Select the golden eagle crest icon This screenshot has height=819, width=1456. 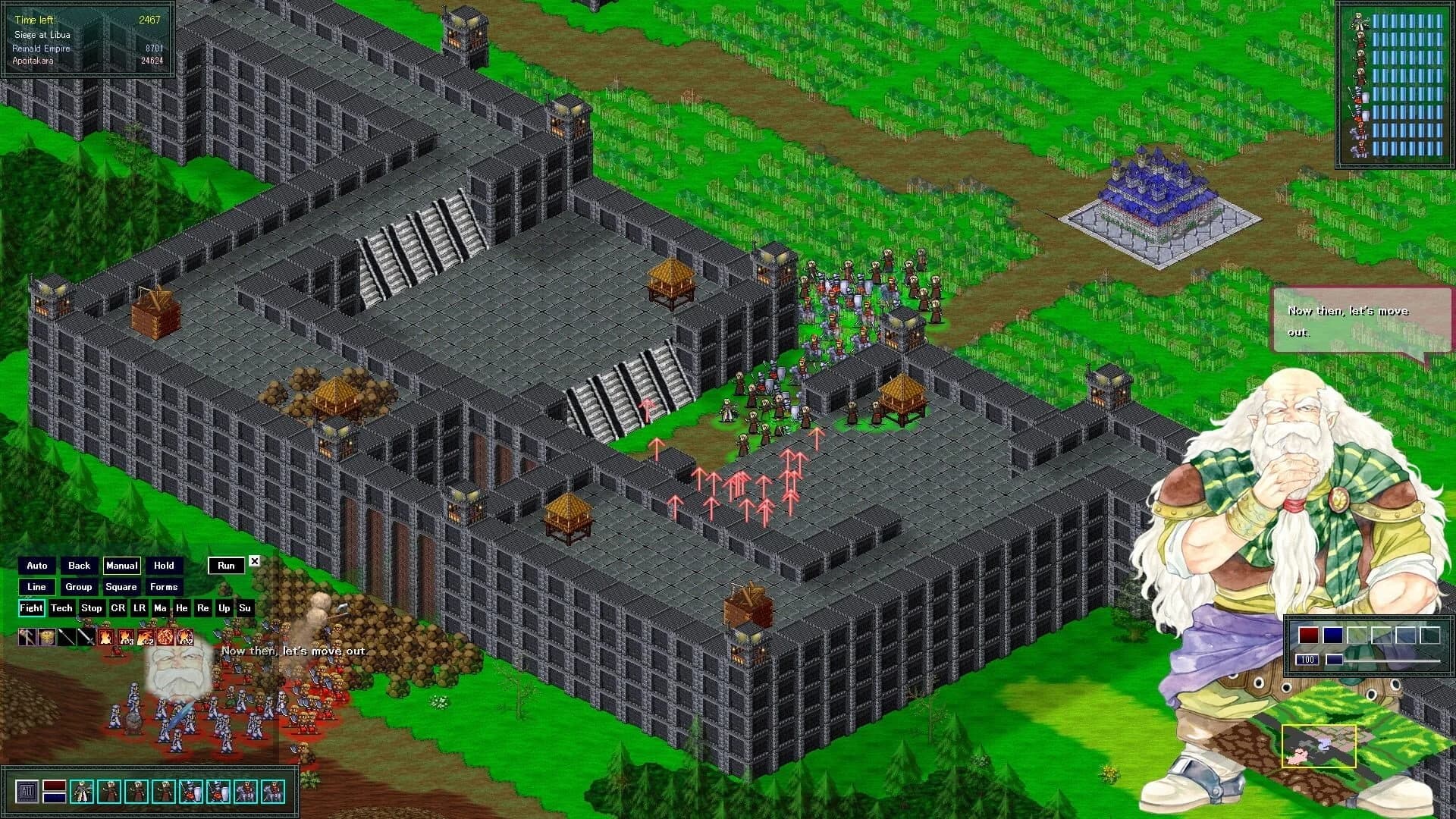pyautogui.click(x=46, y=637)
